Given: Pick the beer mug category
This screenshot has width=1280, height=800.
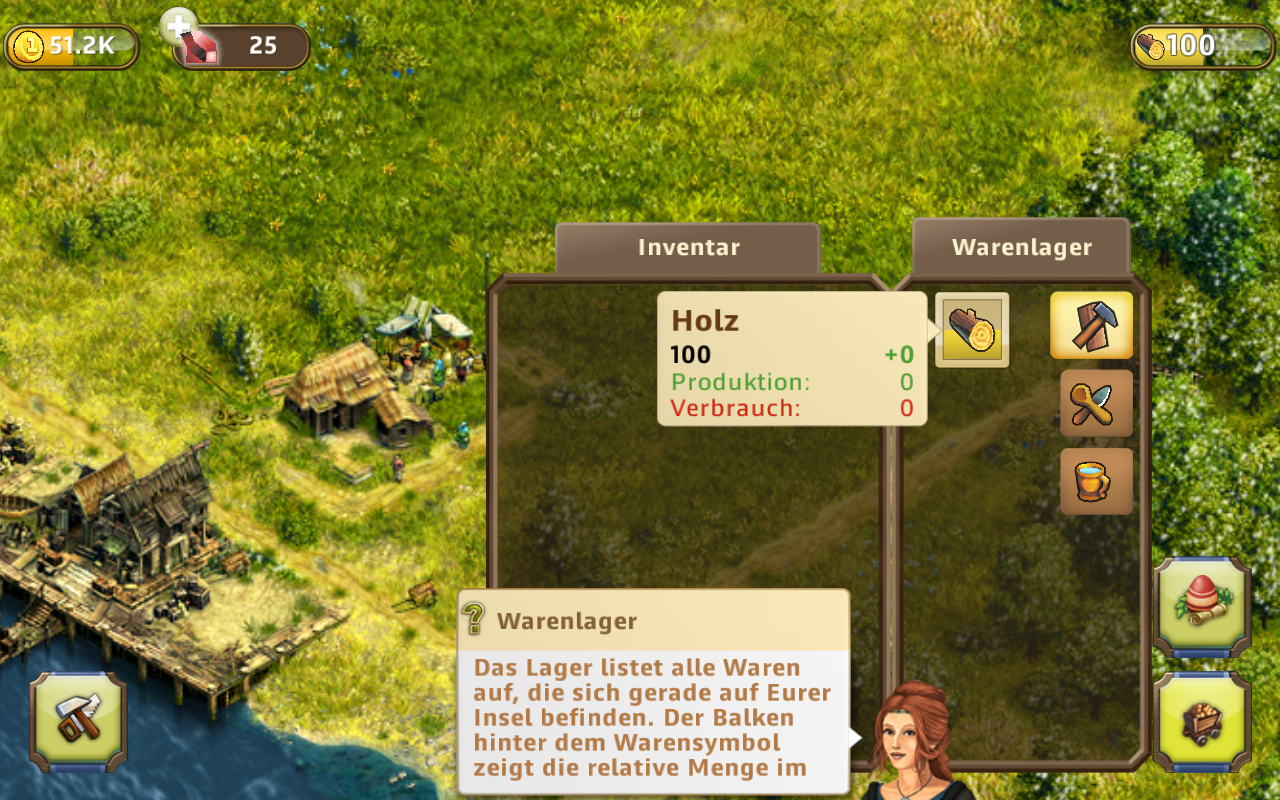Looking at the screenshot, I should 1096,481.
